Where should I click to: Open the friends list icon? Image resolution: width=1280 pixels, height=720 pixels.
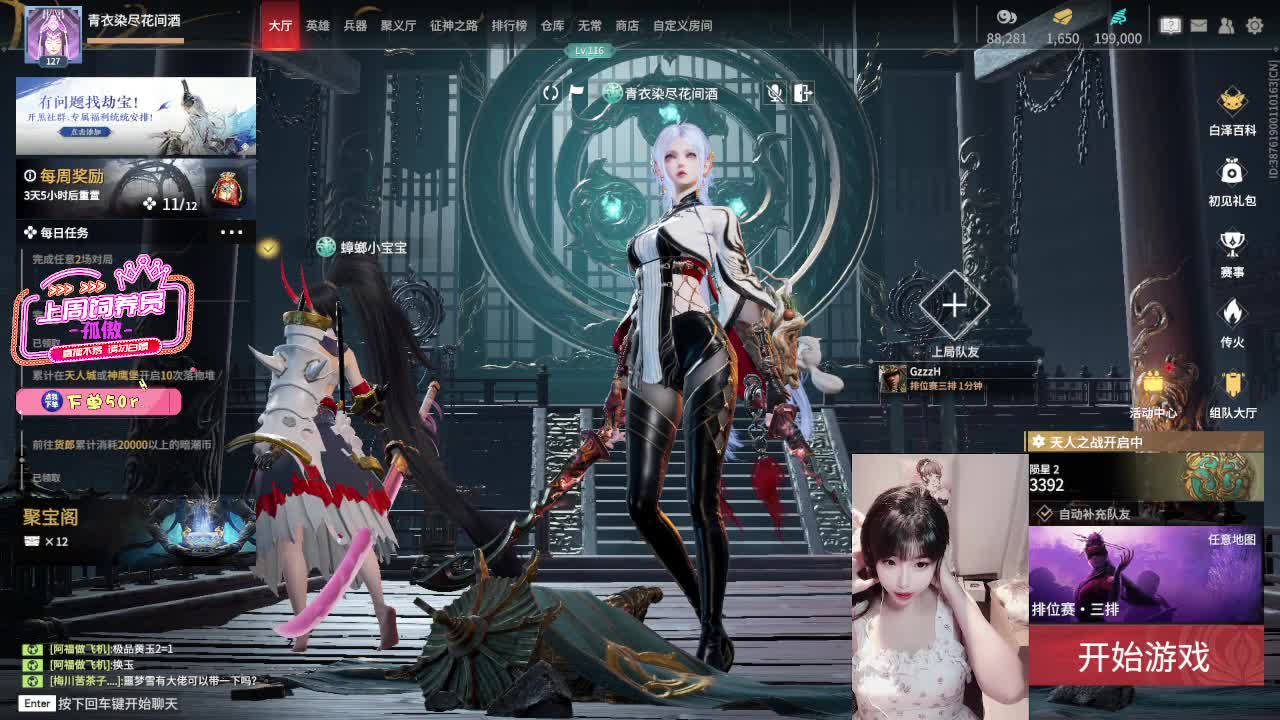[x=1224, y=24]
